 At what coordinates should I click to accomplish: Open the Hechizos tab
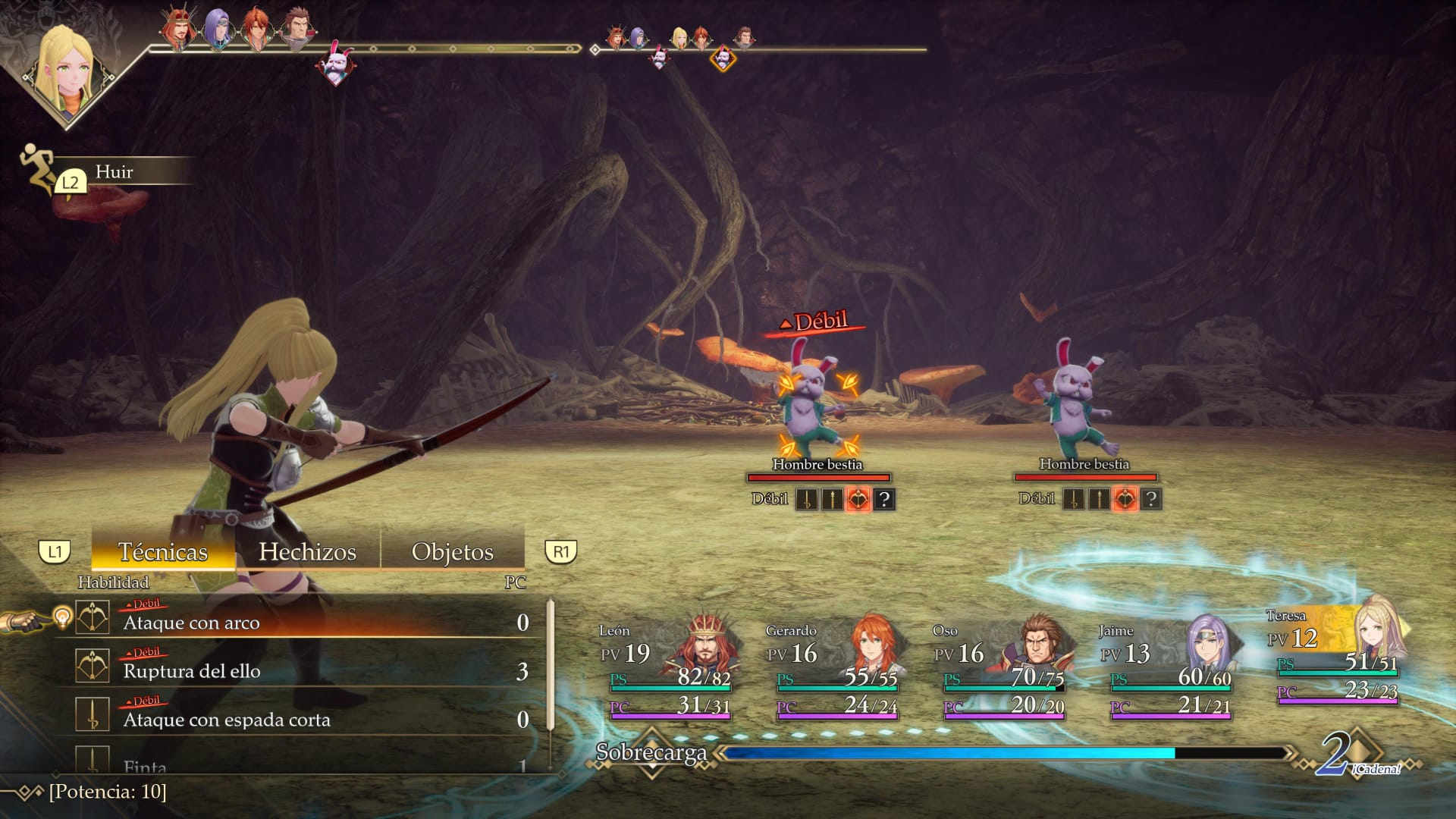[307, 551]
